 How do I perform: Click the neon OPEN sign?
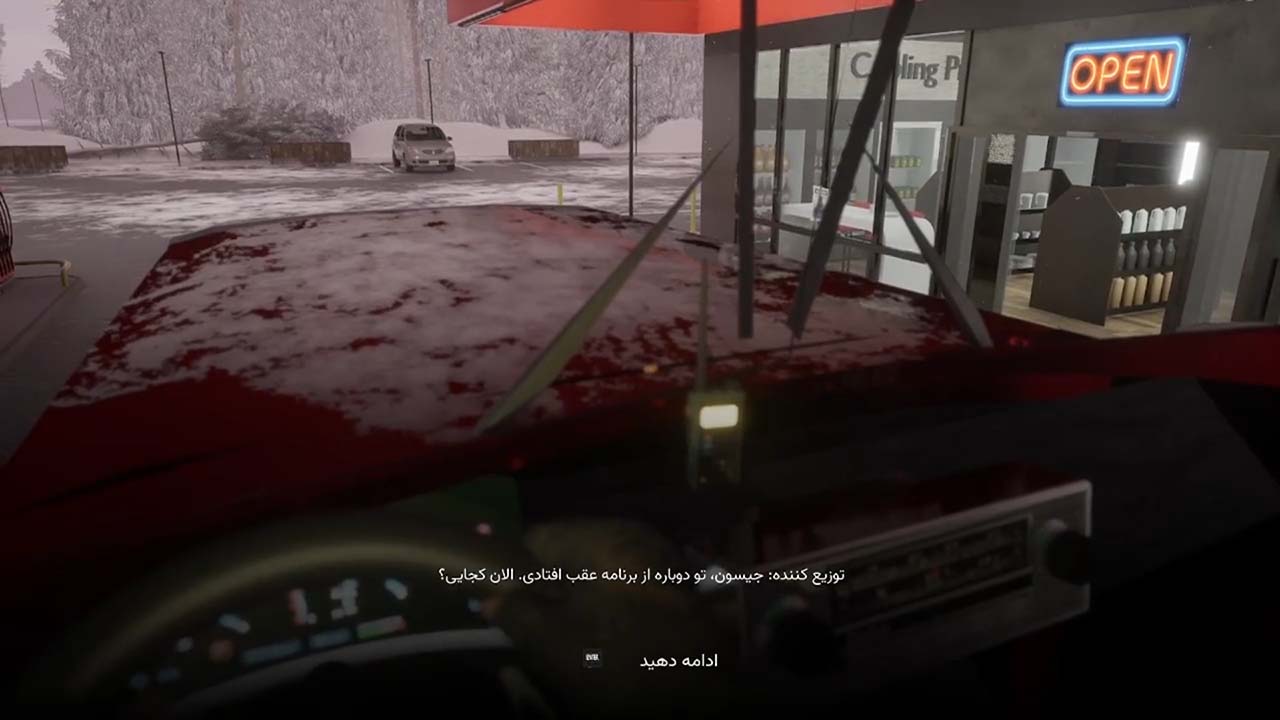1124,71
